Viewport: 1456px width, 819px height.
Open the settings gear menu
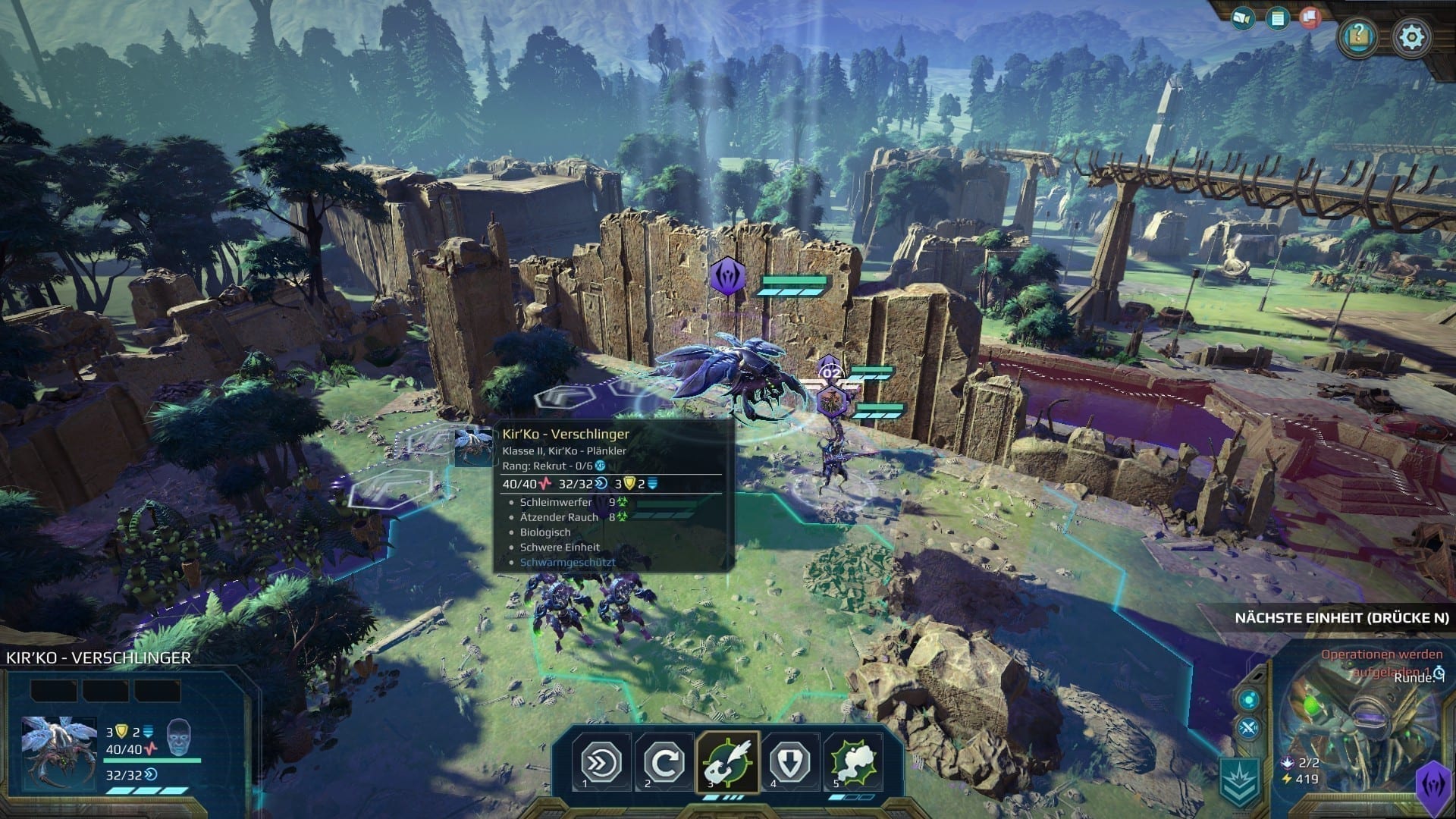coord(1411,36)
